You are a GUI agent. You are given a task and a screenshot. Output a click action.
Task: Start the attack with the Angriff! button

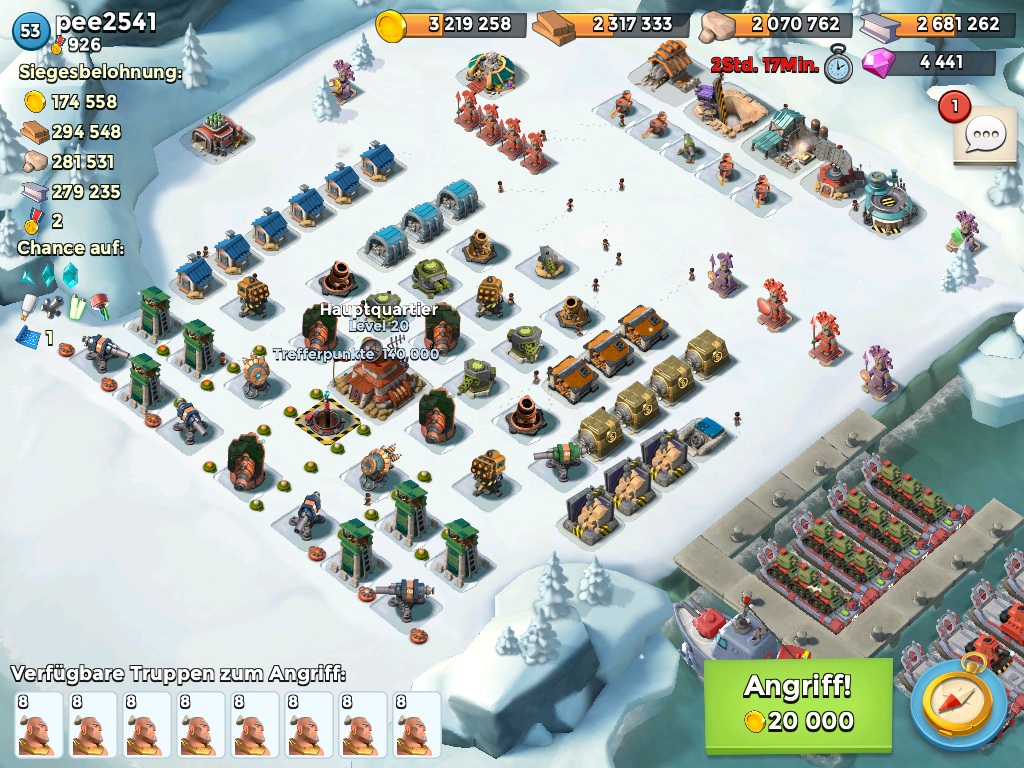point(797,704)
